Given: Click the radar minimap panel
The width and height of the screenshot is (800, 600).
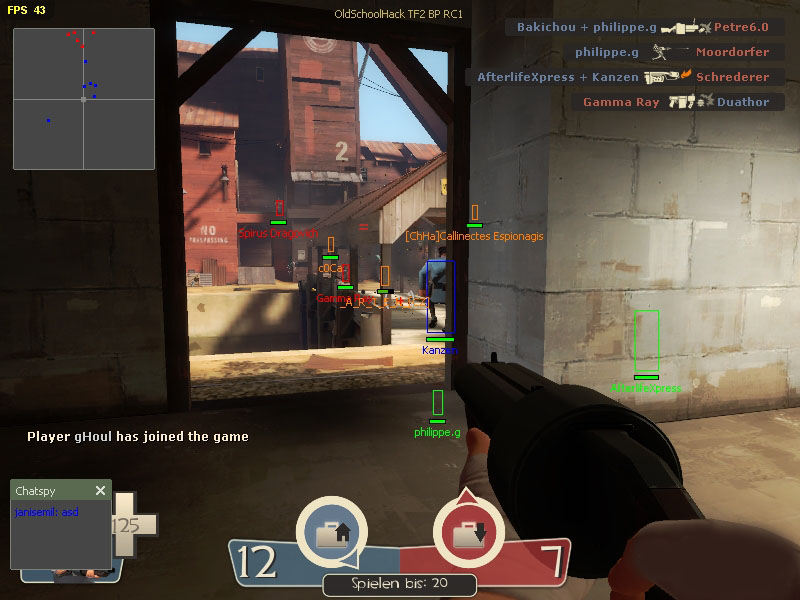Looking at the screenshot, I should coord(84,99).
